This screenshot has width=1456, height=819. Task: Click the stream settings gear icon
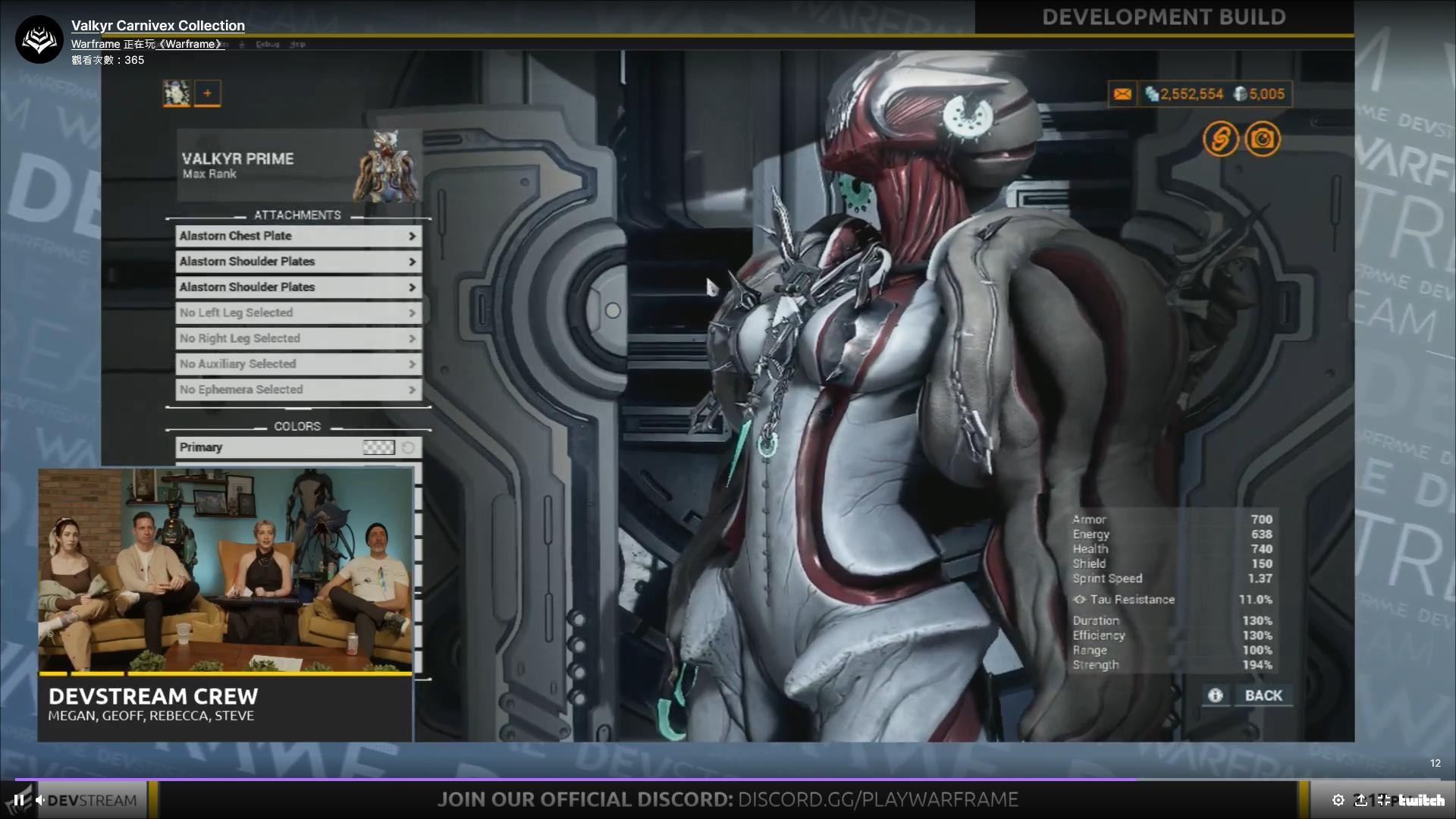(1338, 799)
